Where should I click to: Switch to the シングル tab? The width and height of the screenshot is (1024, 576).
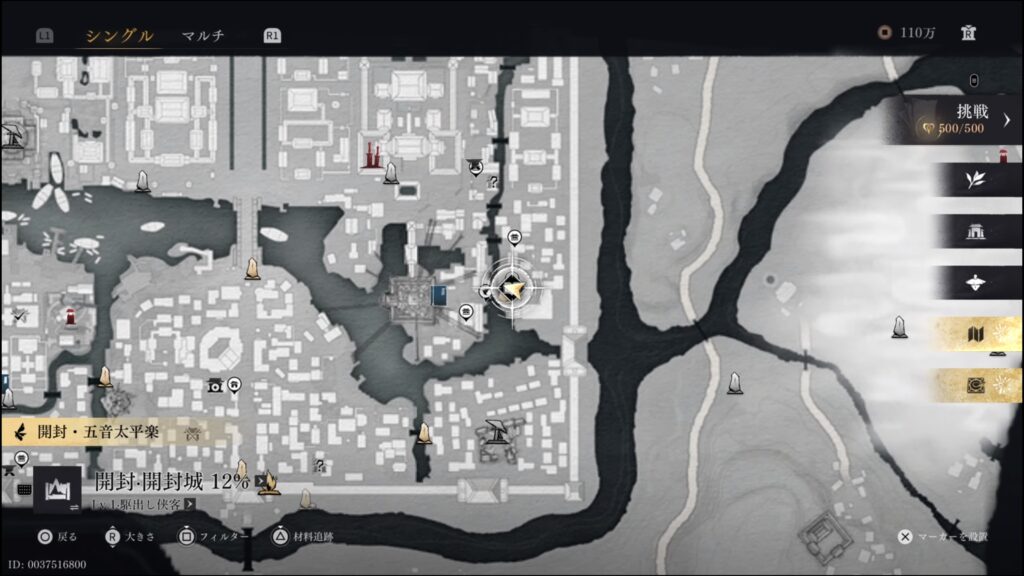119,35
